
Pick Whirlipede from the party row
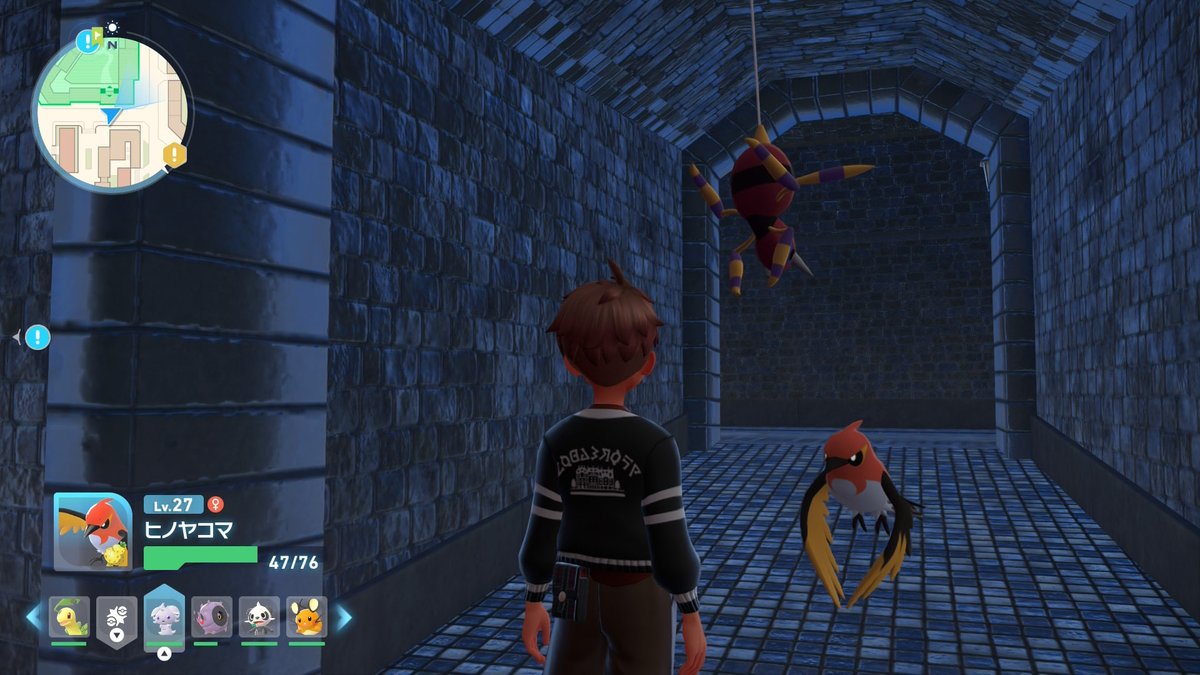pyautogui.click(x=212, y=617)
